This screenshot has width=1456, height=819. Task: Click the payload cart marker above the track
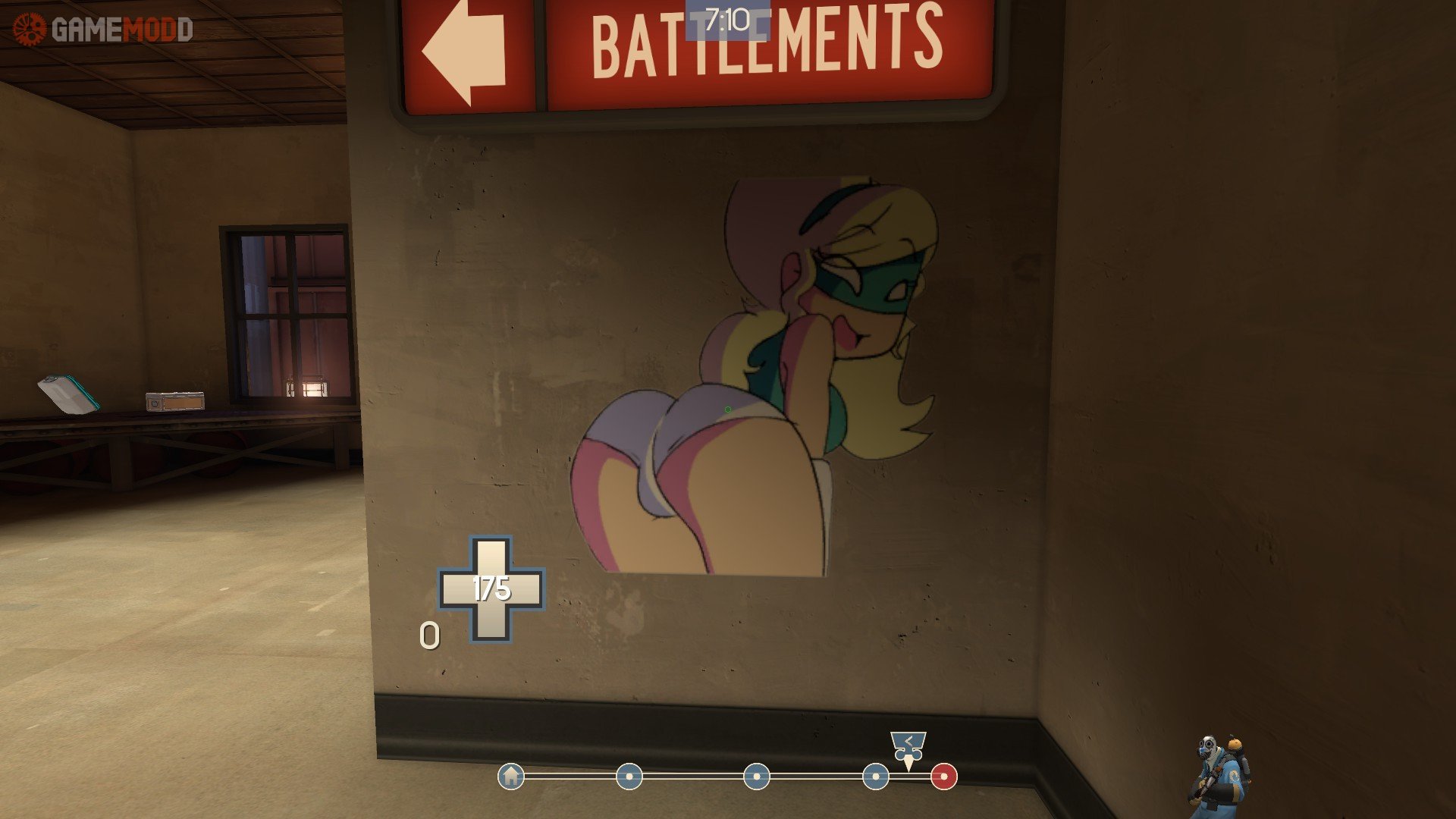tap(908, 748)
